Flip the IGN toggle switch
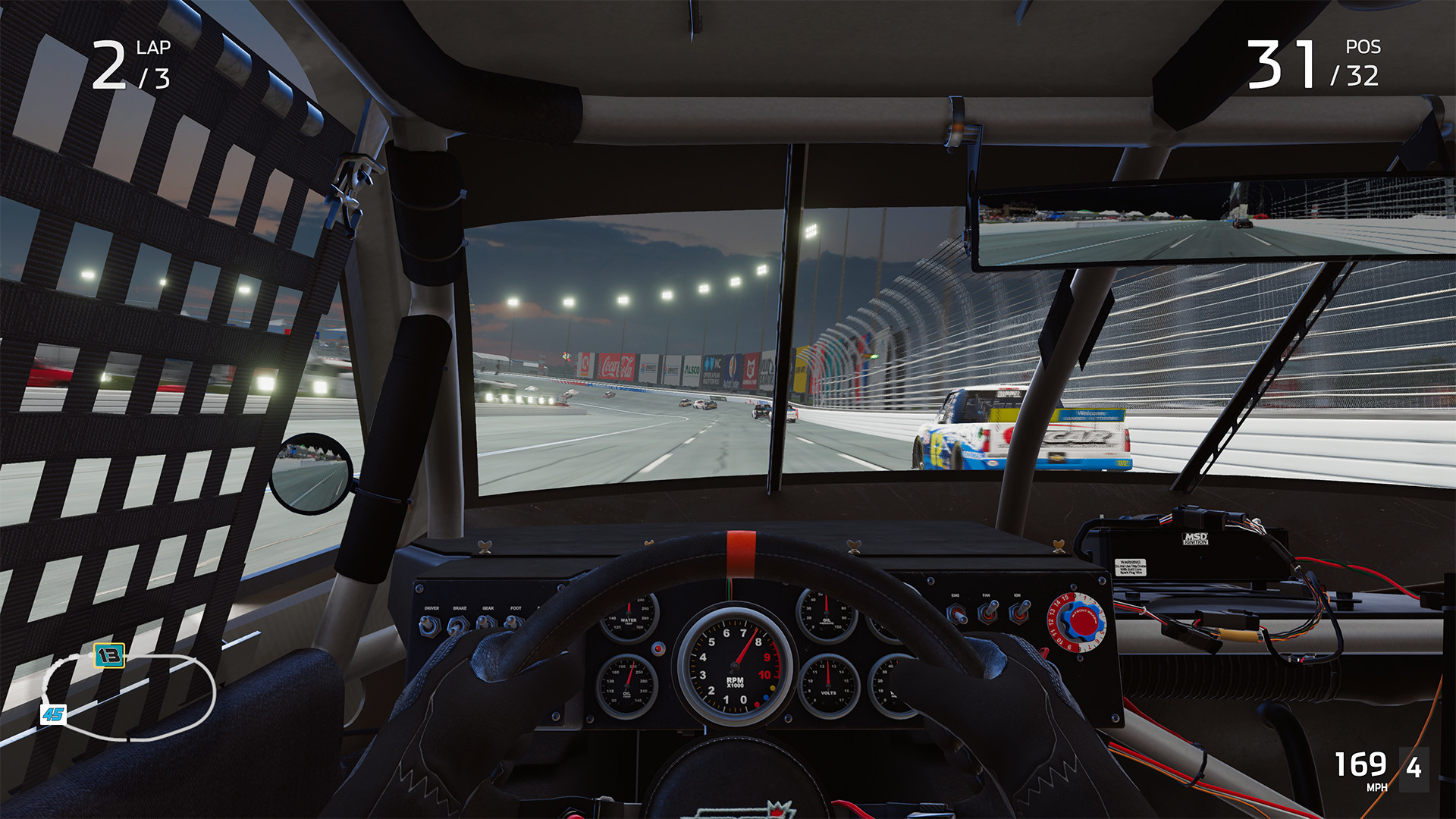The image size is (1456, 819). 1020,613
